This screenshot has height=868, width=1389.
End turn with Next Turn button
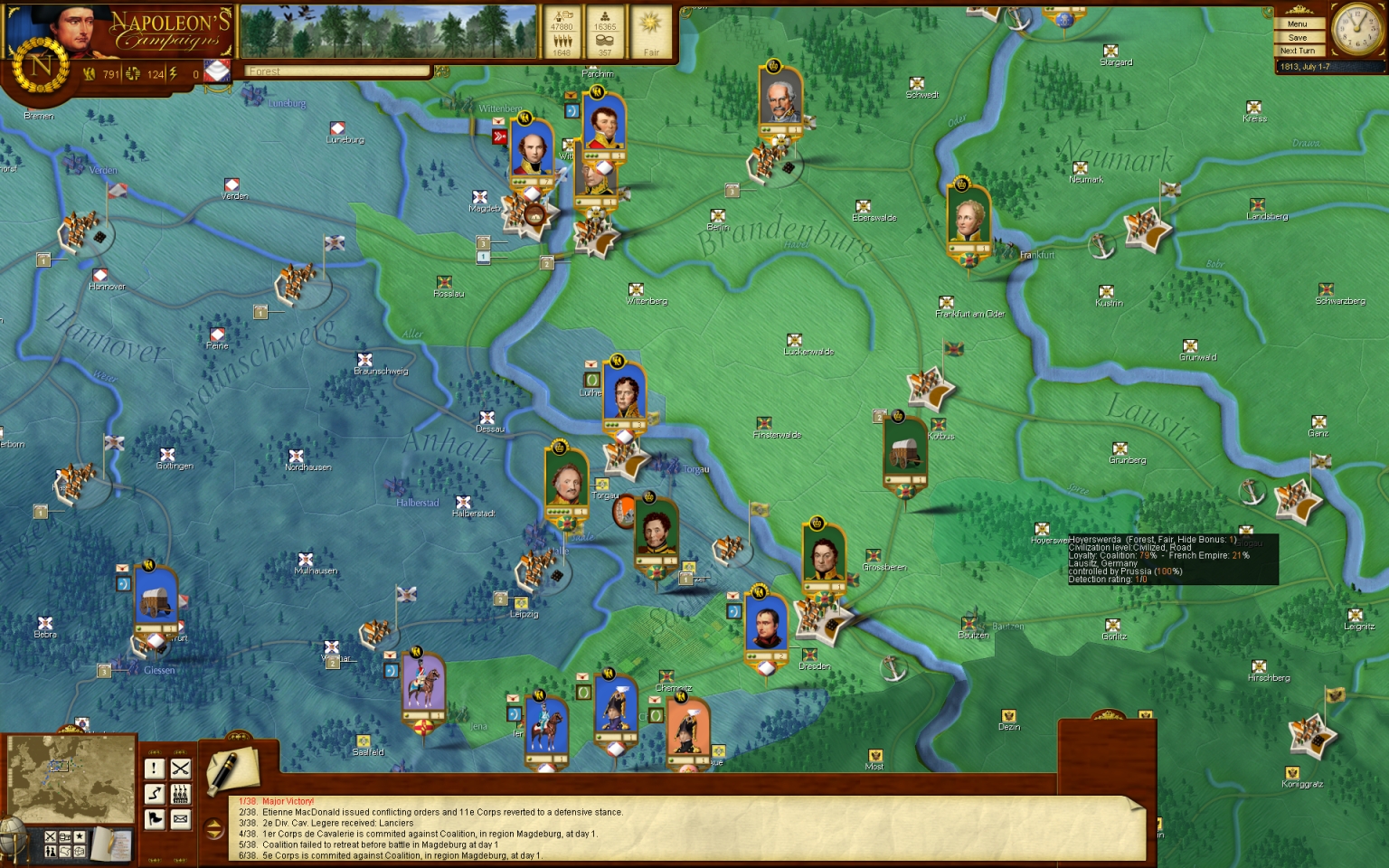coord(1299,52)
